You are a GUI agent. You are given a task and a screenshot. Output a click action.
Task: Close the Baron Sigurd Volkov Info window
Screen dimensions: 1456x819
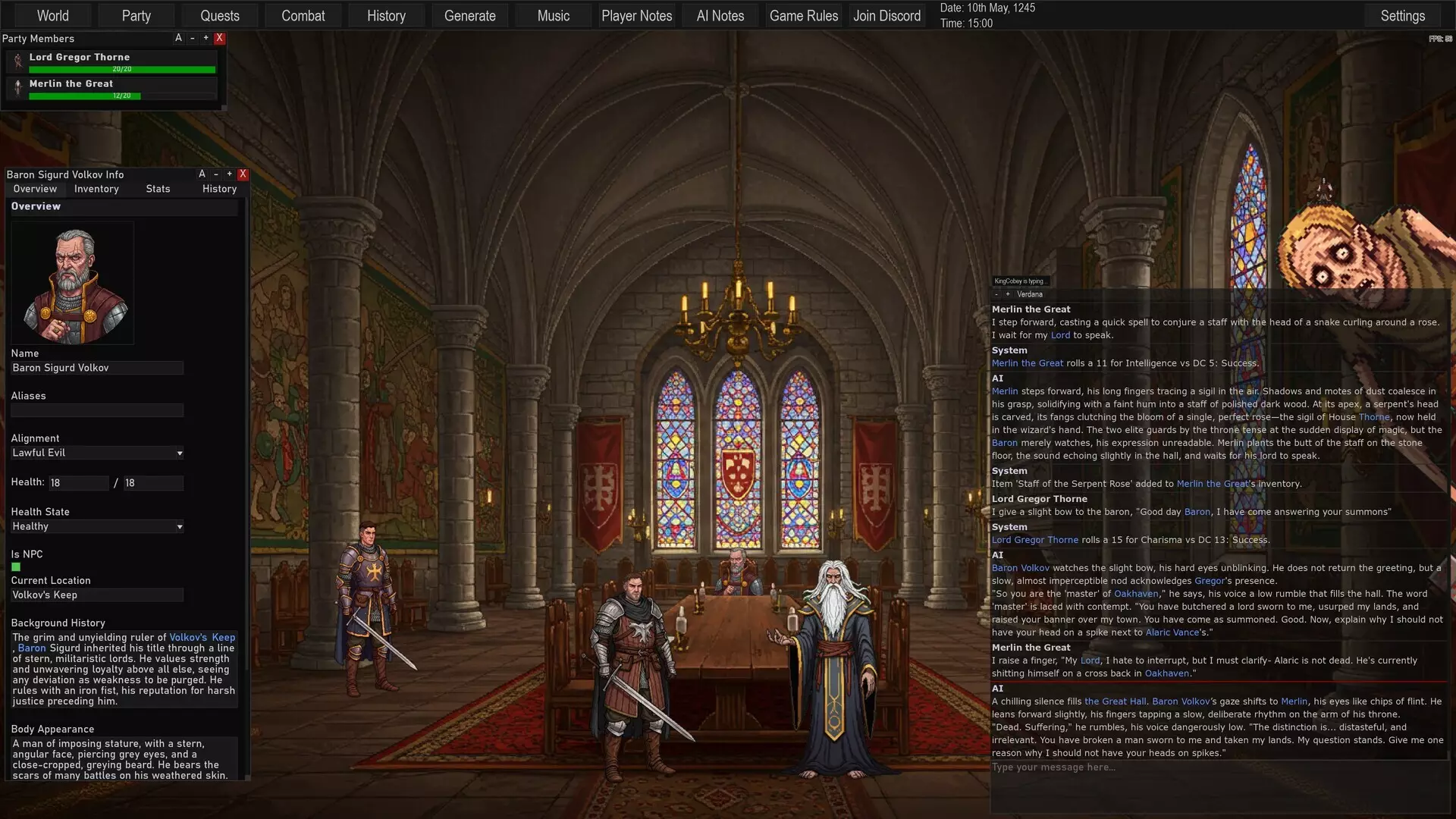click(243, 174)
